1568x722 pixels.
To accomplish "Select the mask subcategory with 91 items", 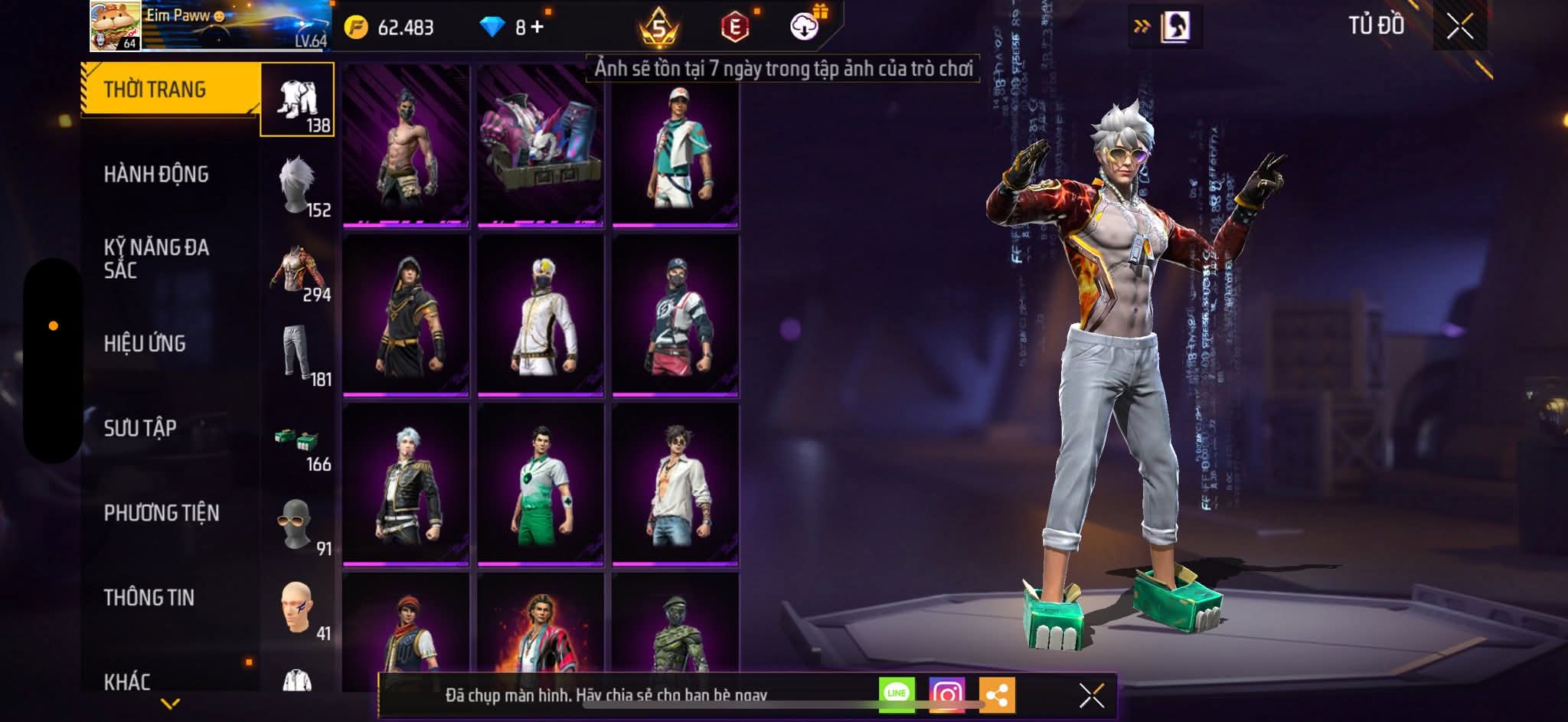I will 298,524.
